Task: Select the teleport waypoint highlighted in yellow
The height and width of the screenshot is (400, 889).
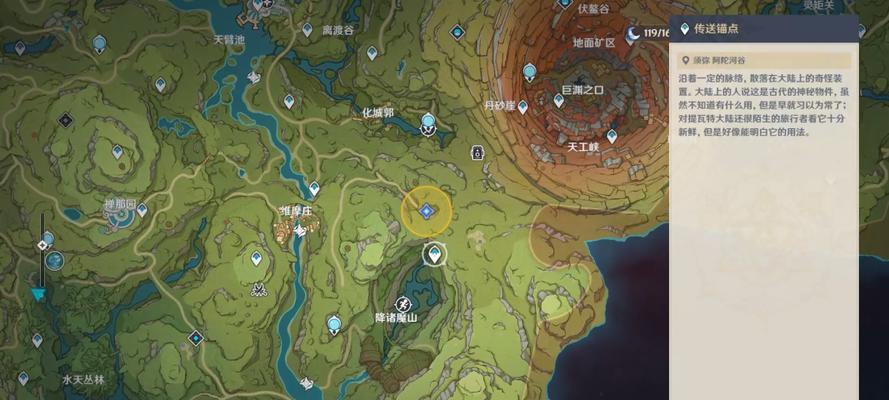Action: [426, 210]
